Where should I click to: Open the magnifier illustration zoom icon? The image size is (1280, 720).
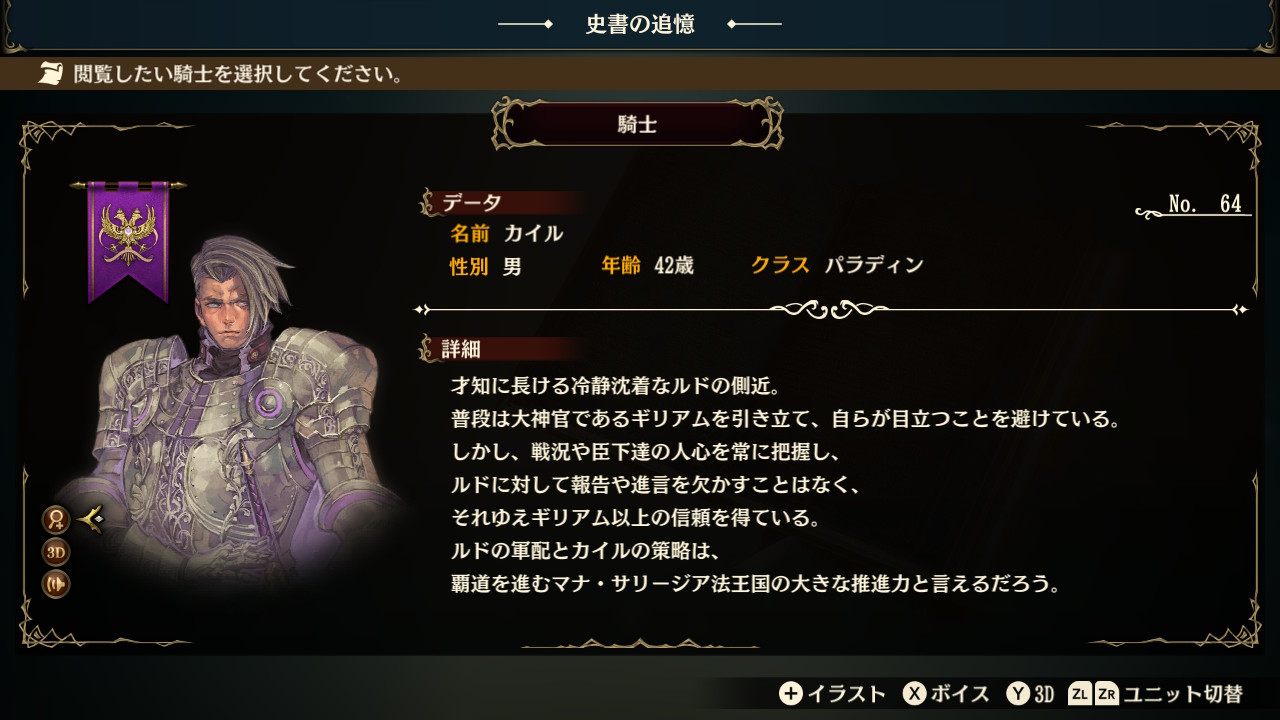point(56,520)
